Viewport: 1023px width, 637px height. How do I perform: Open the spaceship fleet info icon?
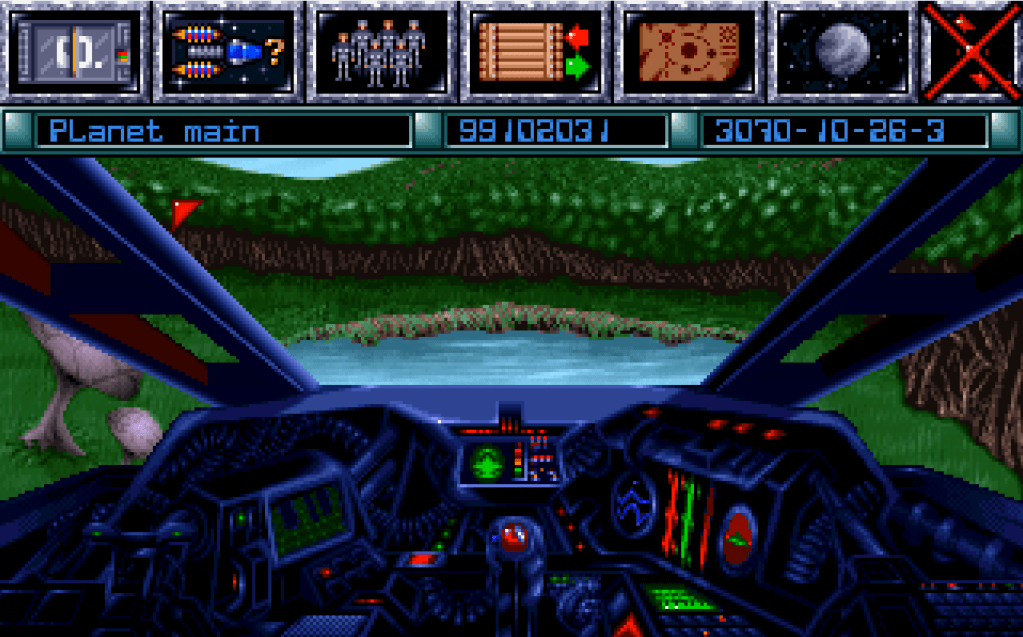click(x=228, y=51)
